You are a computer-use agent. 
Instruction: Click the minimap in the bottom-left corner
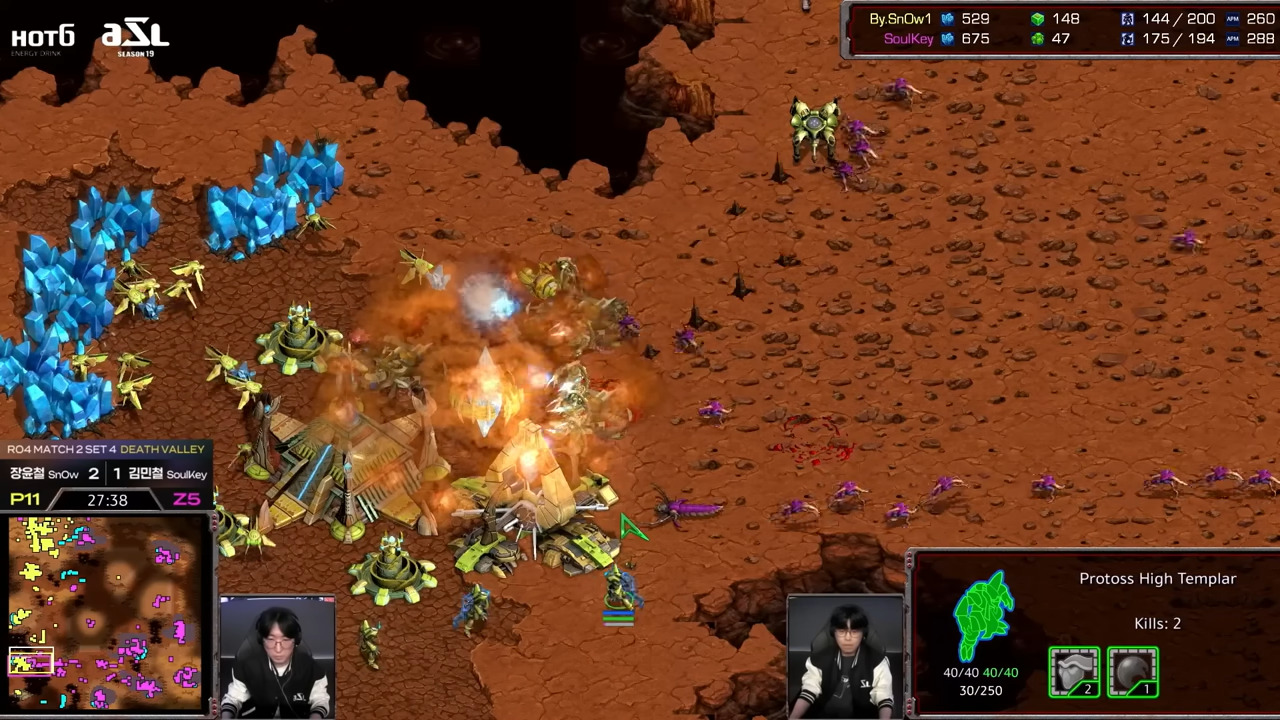pos(107,612)
